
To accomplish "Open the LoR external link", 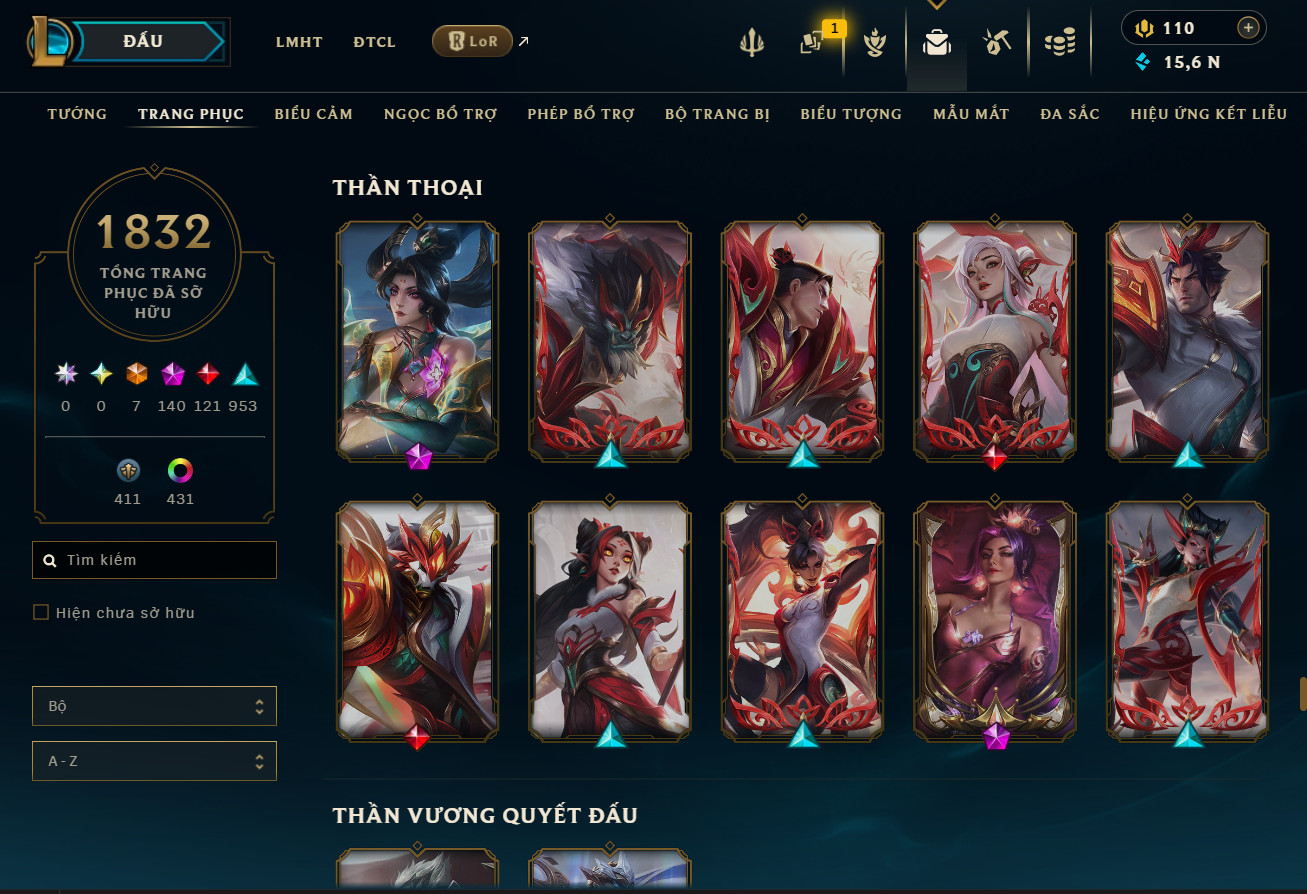I will coord(473,42).
